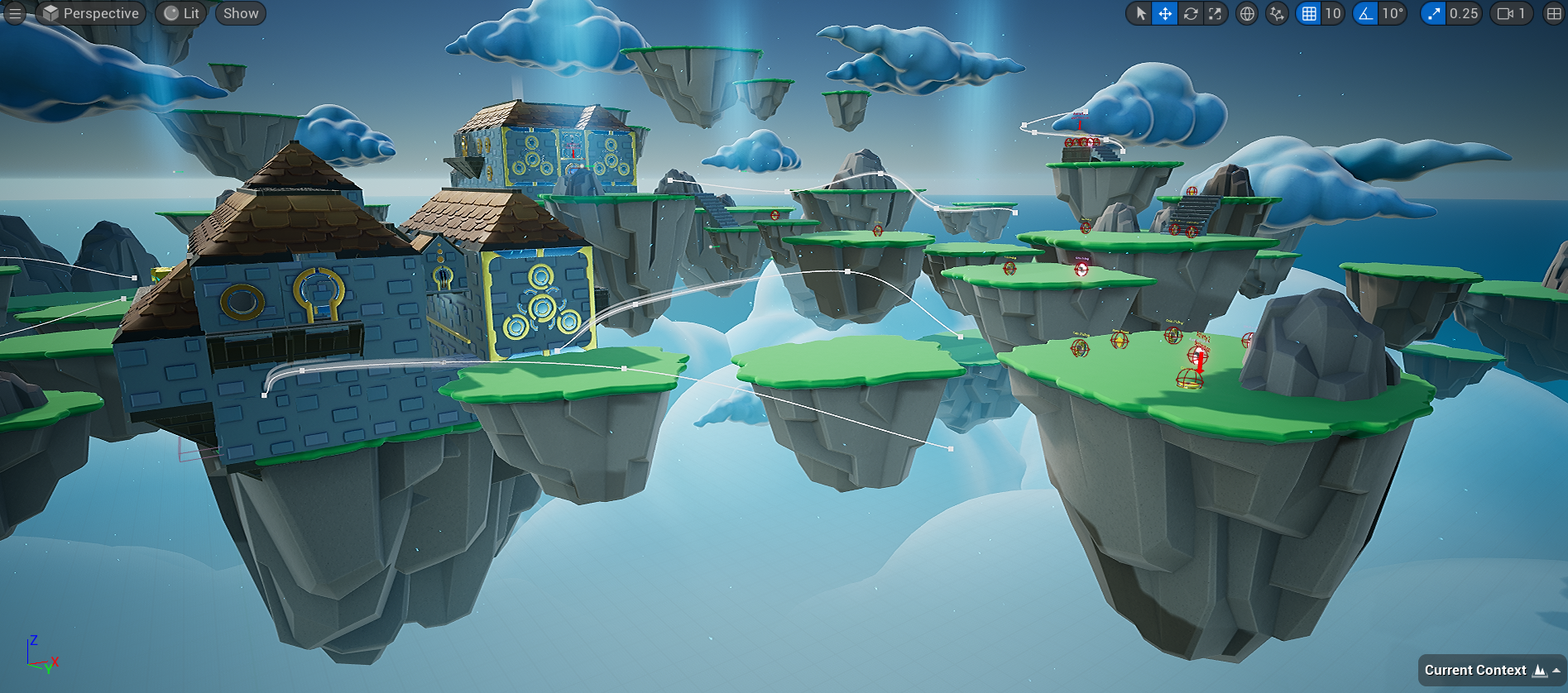Adjust the camera speed value 1

(1522, 13)
